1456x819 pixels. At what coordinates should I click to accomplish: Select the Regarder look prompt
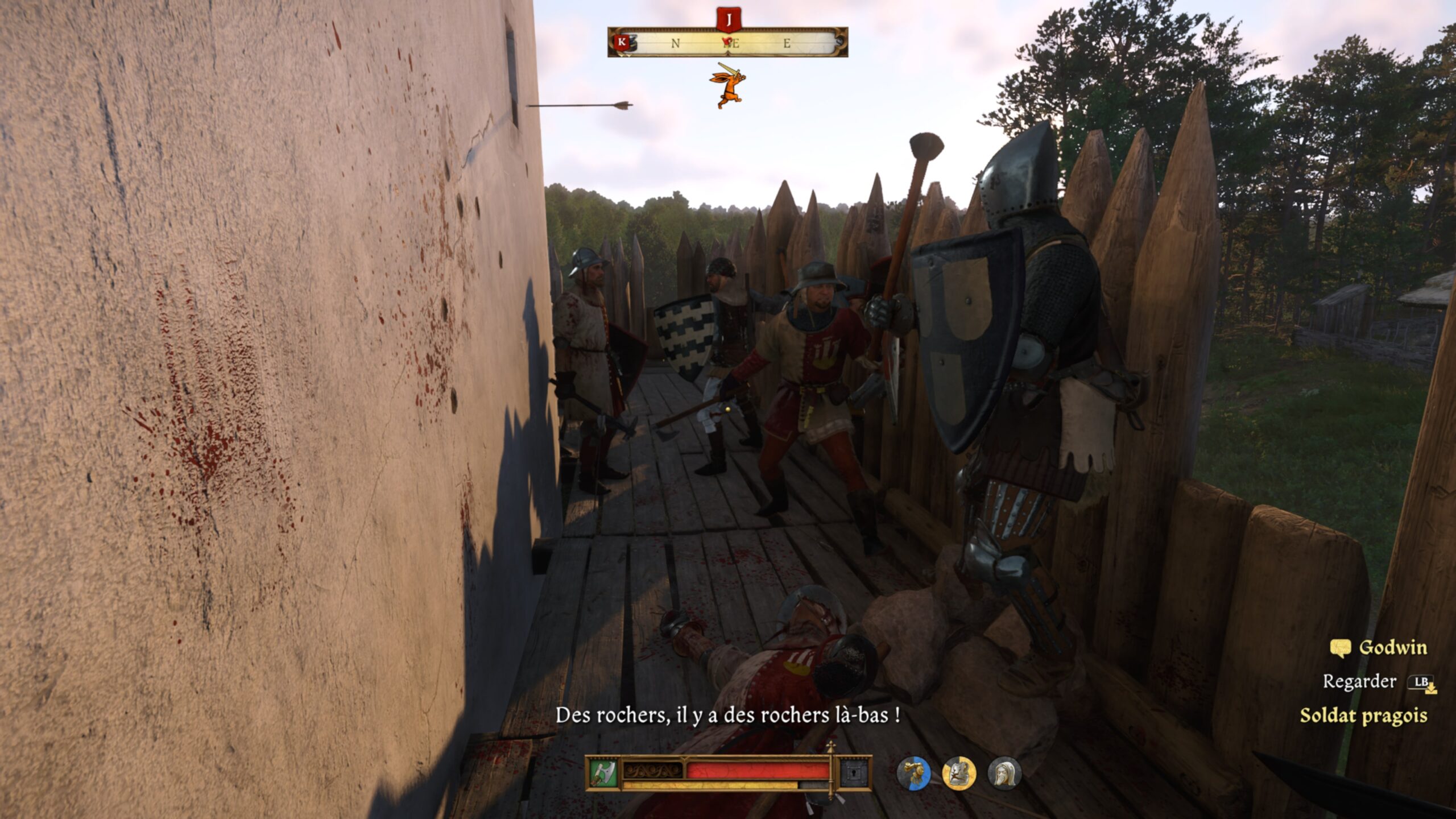1359,681
